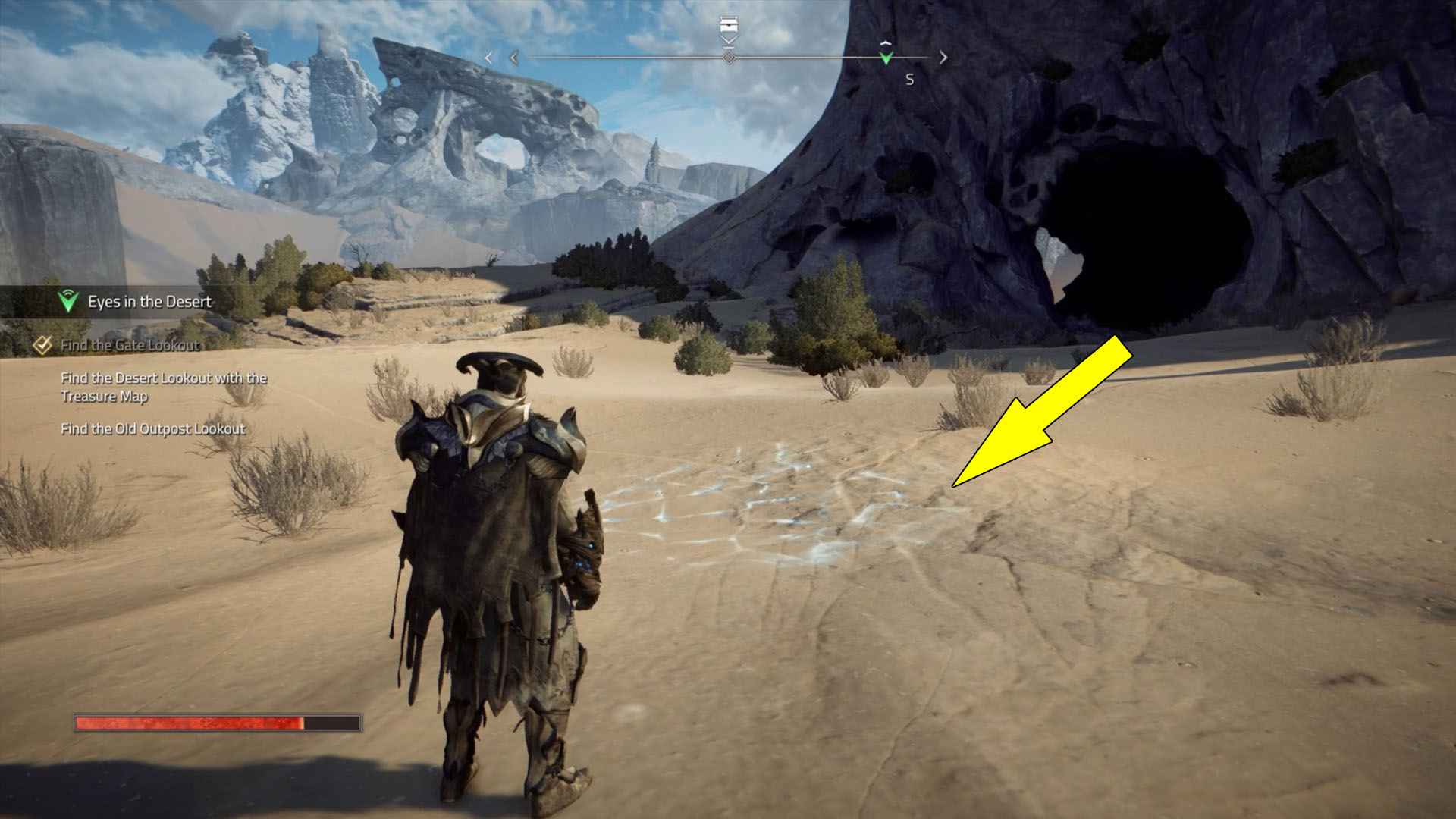Click the treasure chest marker on the compass bar
Viewport: 1456px width, 819px height.
(729, 23)
